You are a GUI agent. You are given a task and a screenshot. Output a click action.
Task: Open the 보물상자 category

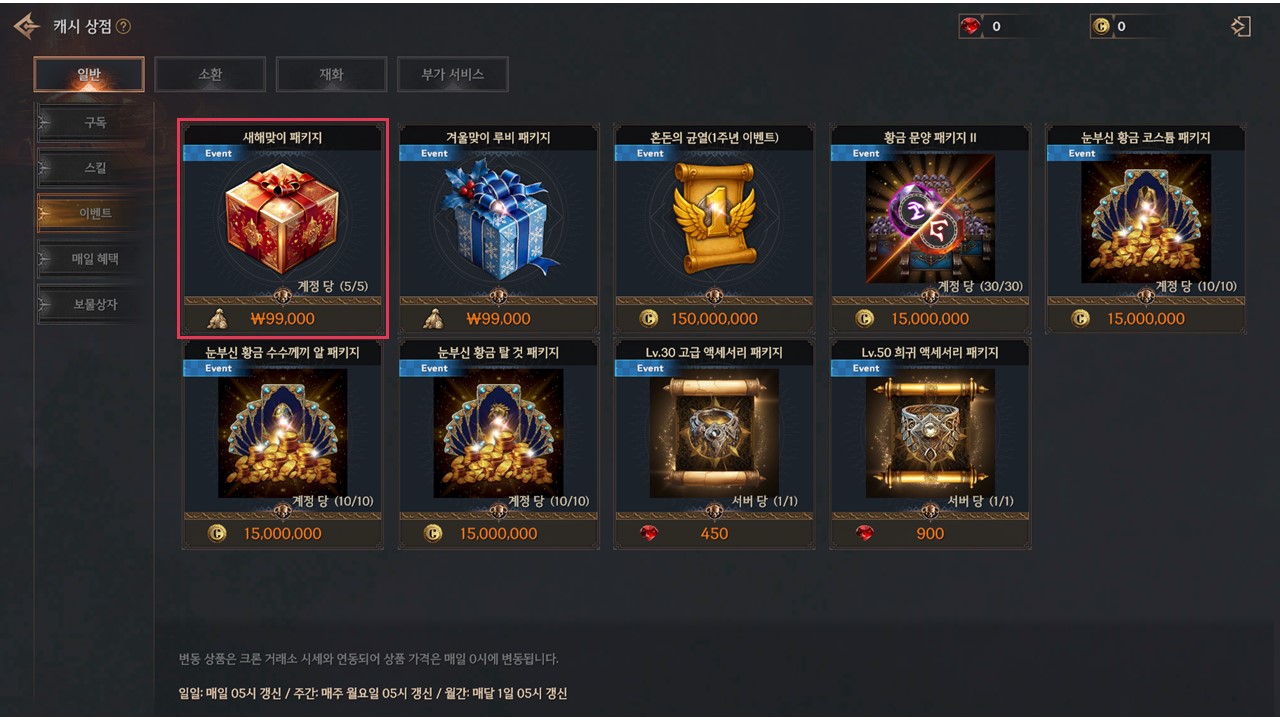click(94, 304)
